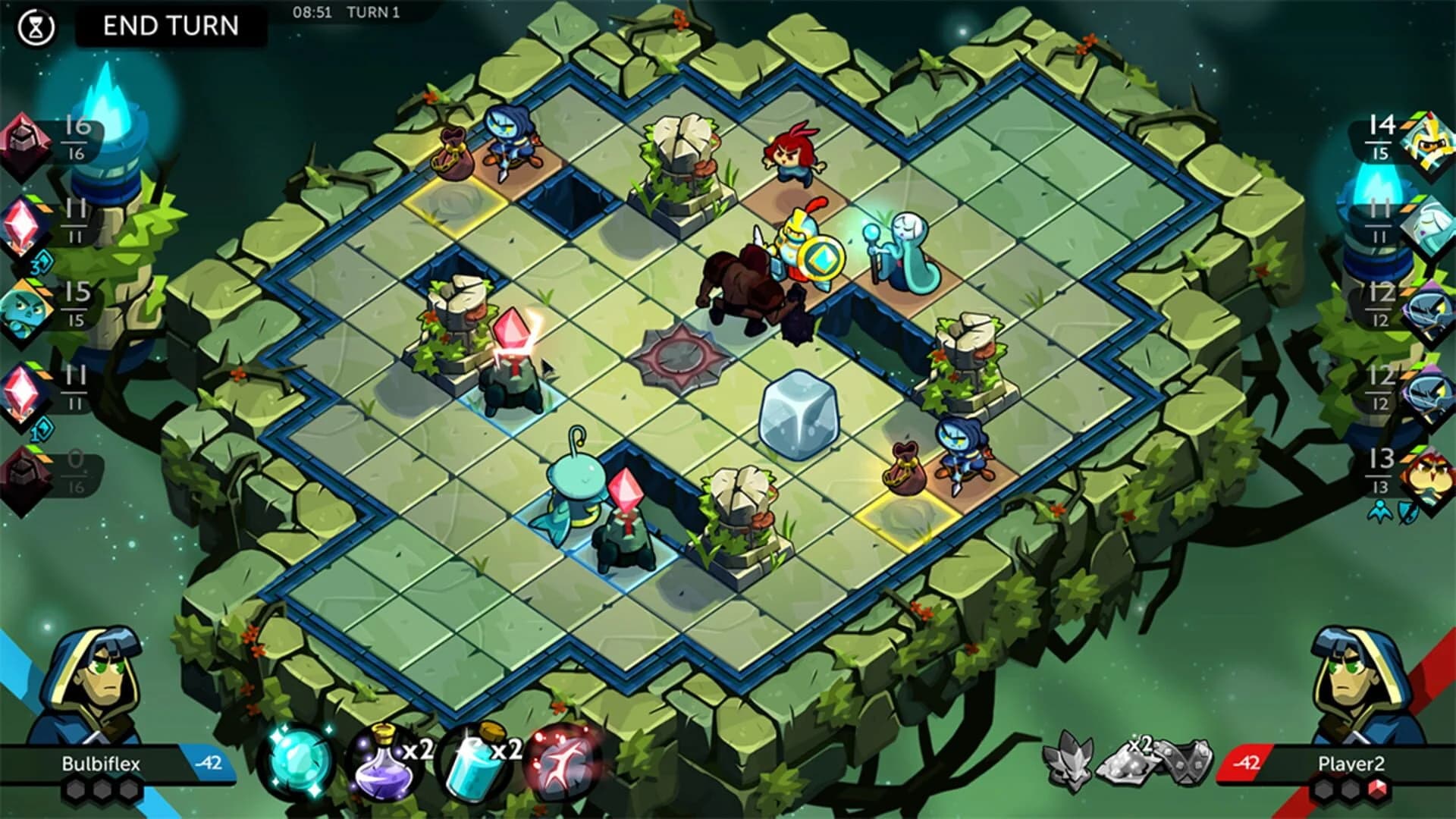Screen dimensions: 1456x819
Task: Toggle the shield buff badge showing 3 charges
Action: [42, 262]
